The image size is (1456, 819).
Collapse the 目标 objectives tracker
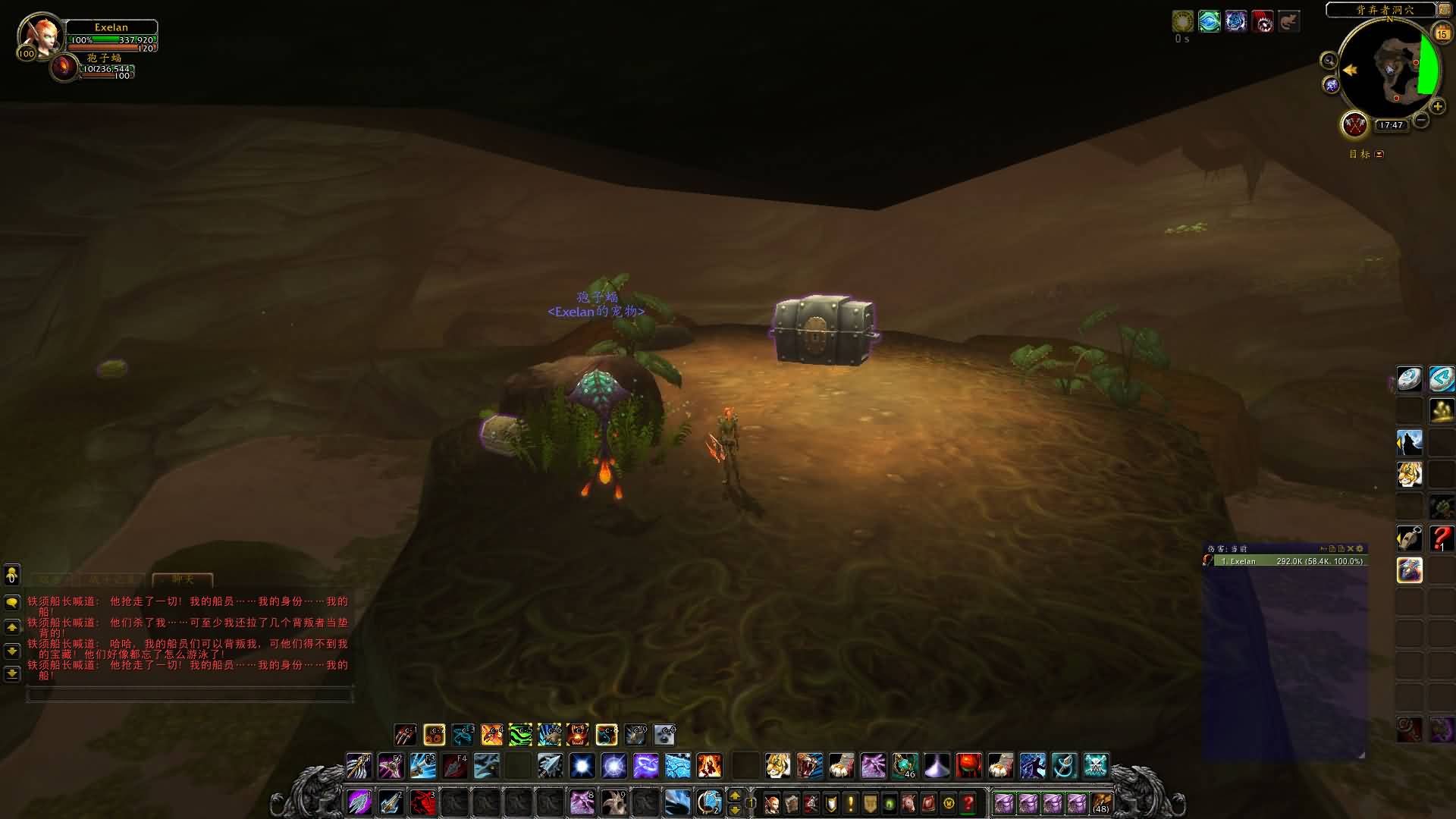click(x=1379, y=154)
